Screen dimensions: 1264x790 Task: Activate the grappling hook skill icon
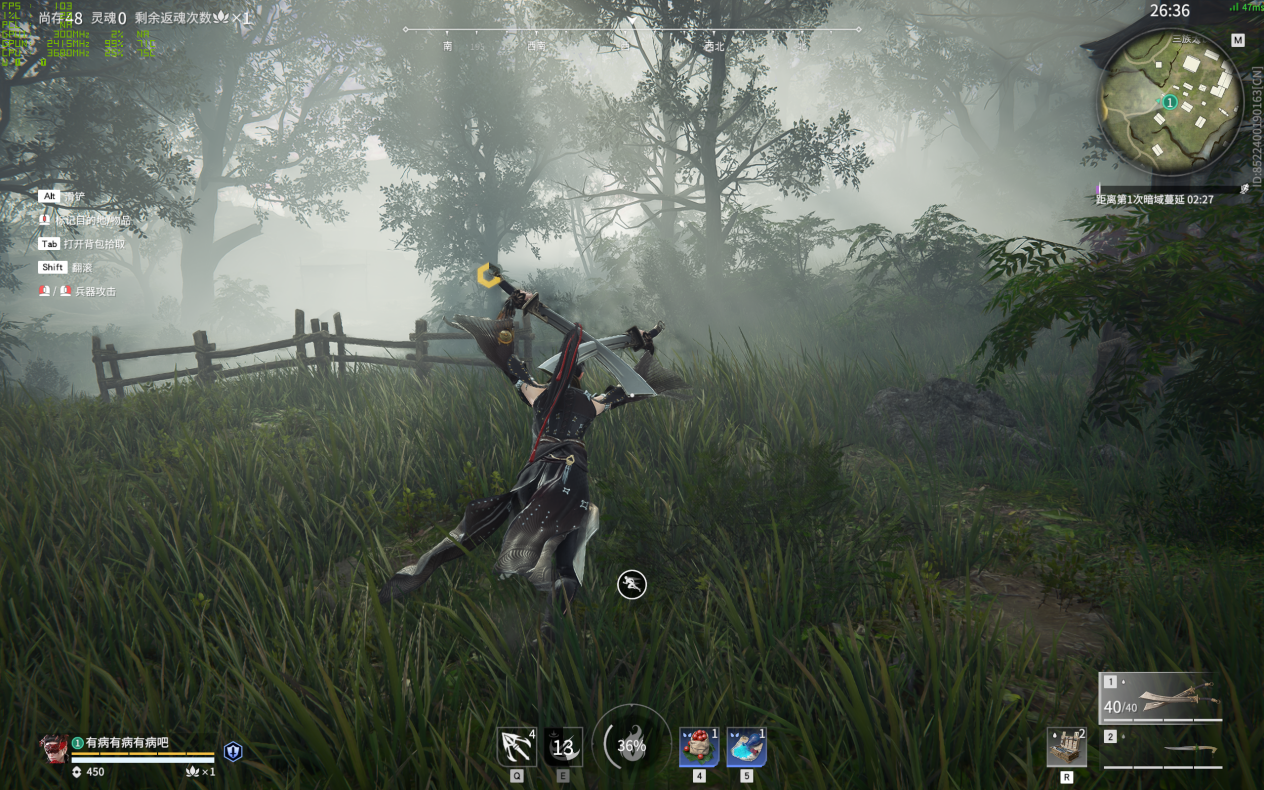tap(517, 747)
